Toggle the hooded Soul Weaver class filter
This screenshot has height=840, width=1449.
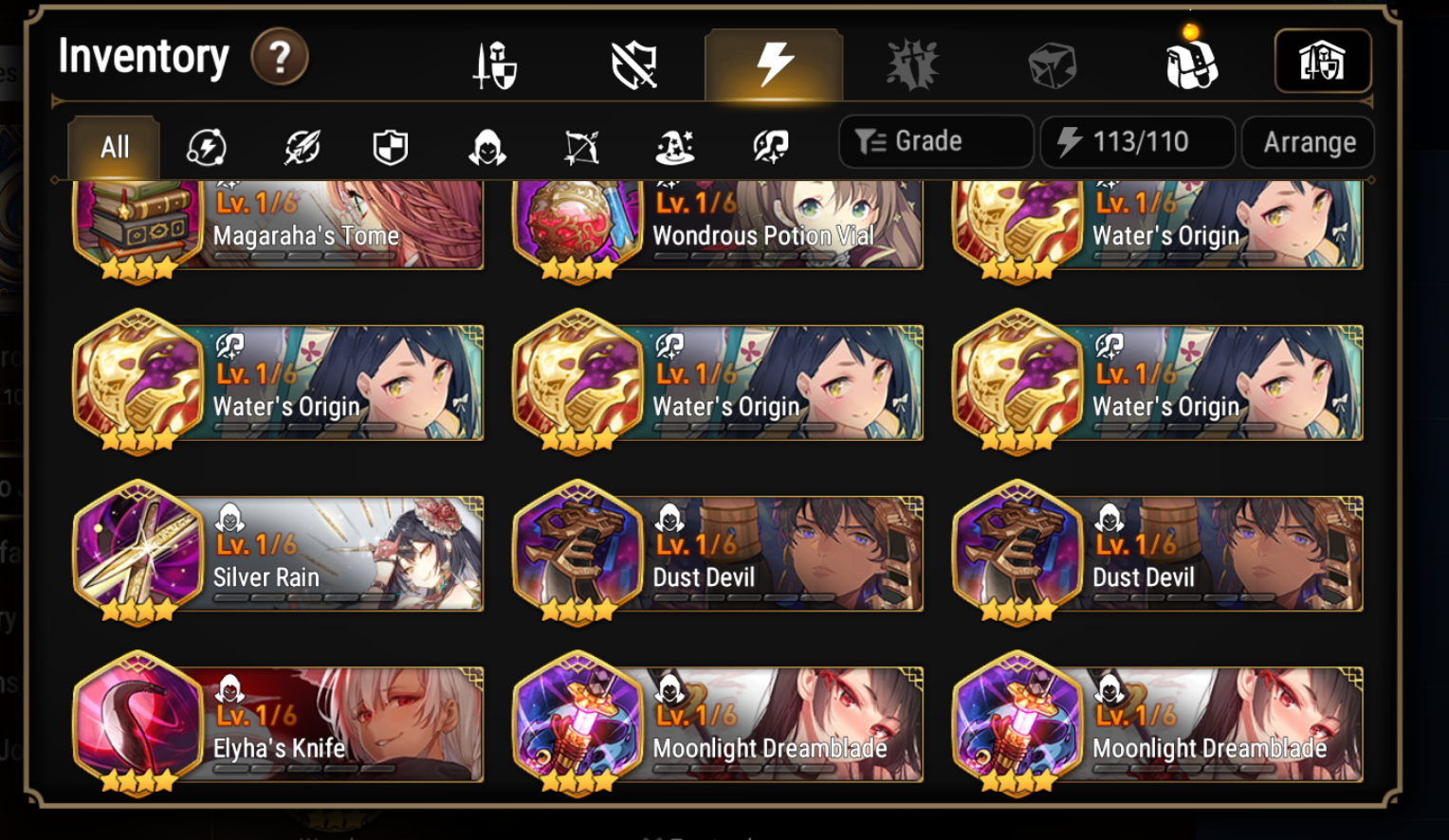(486, 145)
